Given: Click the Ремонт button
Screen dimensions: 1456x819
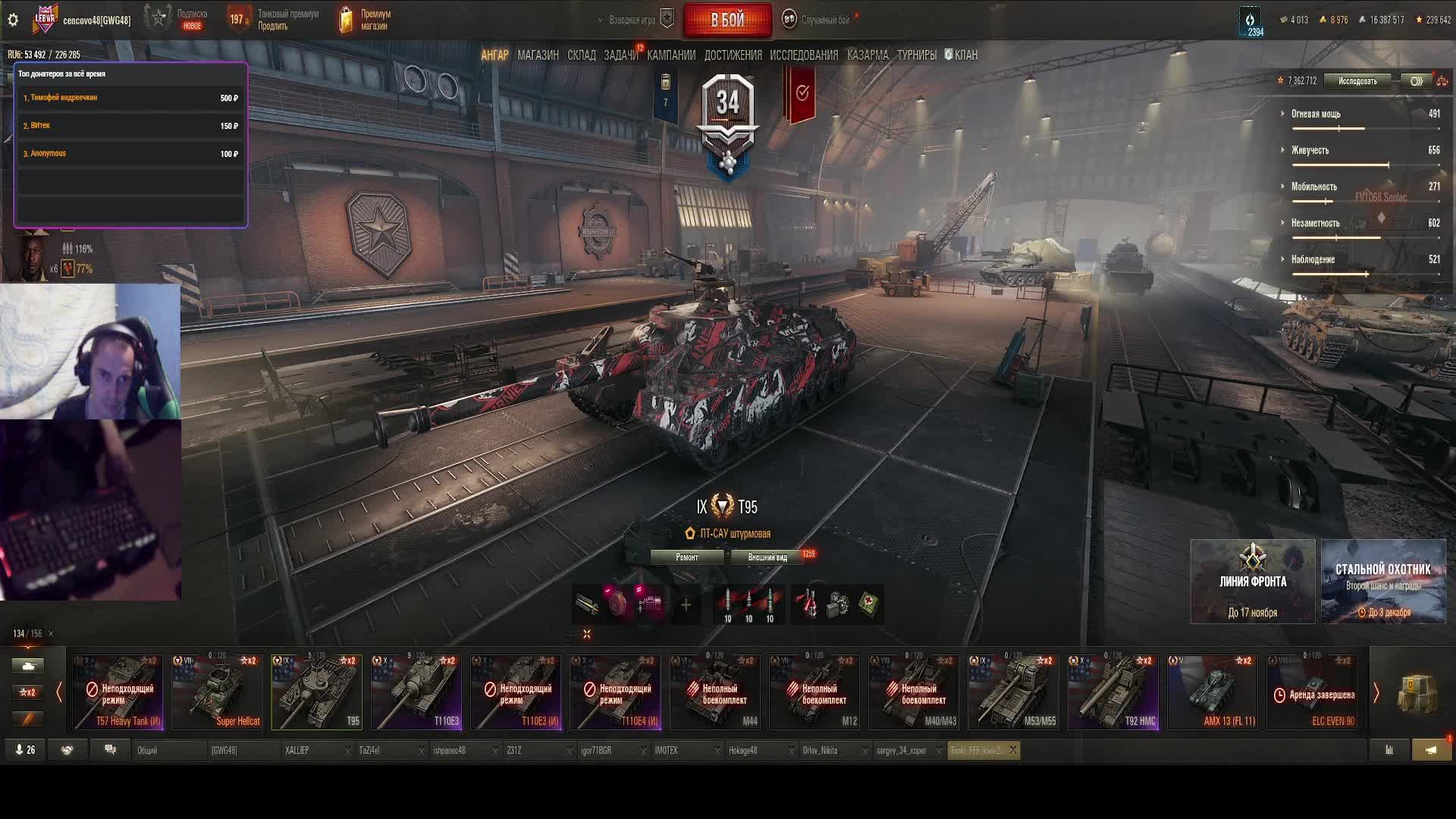Looking at the screenshot, I should click(x=687, y=557).
